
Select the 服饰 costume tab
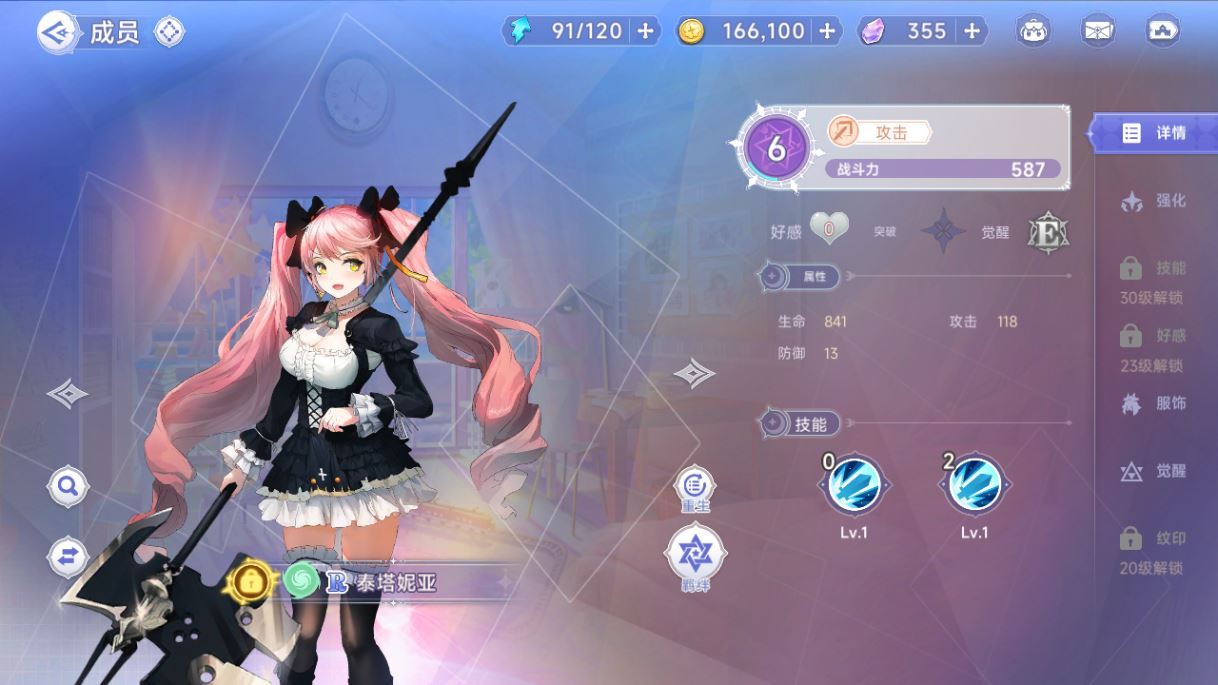pos(1155,404)
